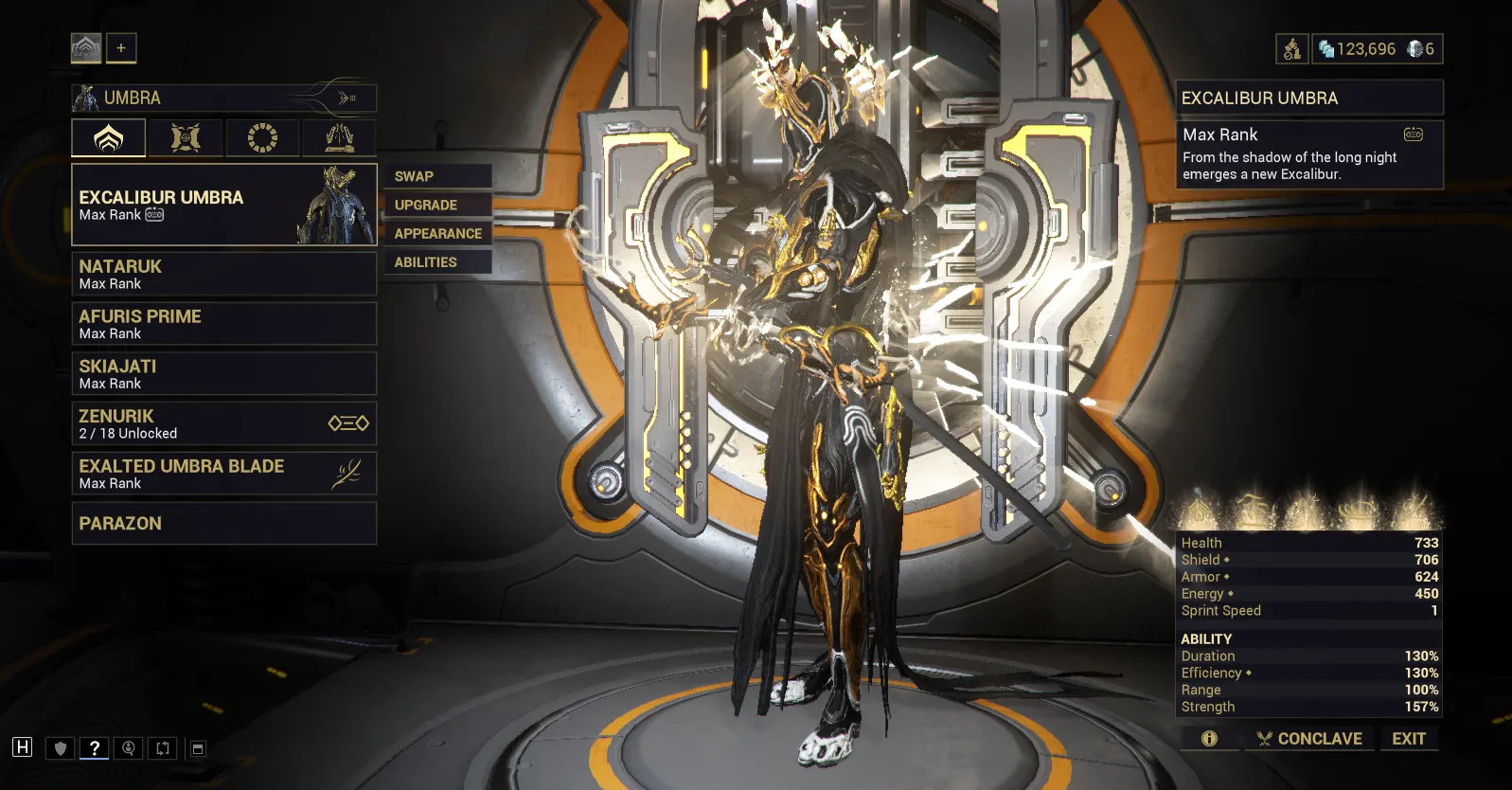The height and width of the screenshot is (790, 1512).
Task: Choose the Afuris Prime secondary slot
Action: (x=223, y=324)
